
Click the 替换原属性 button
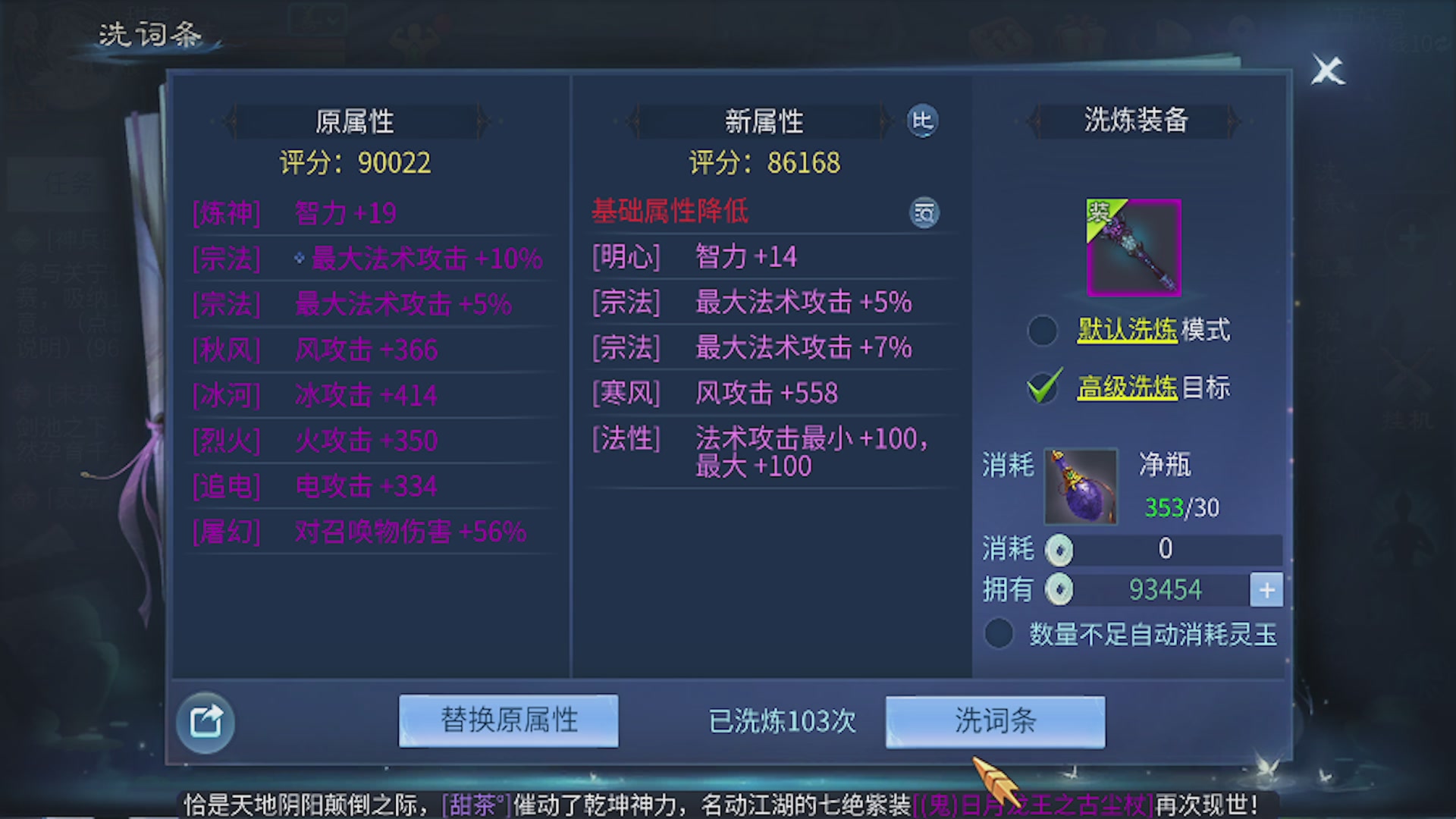[x=508, y=721]
